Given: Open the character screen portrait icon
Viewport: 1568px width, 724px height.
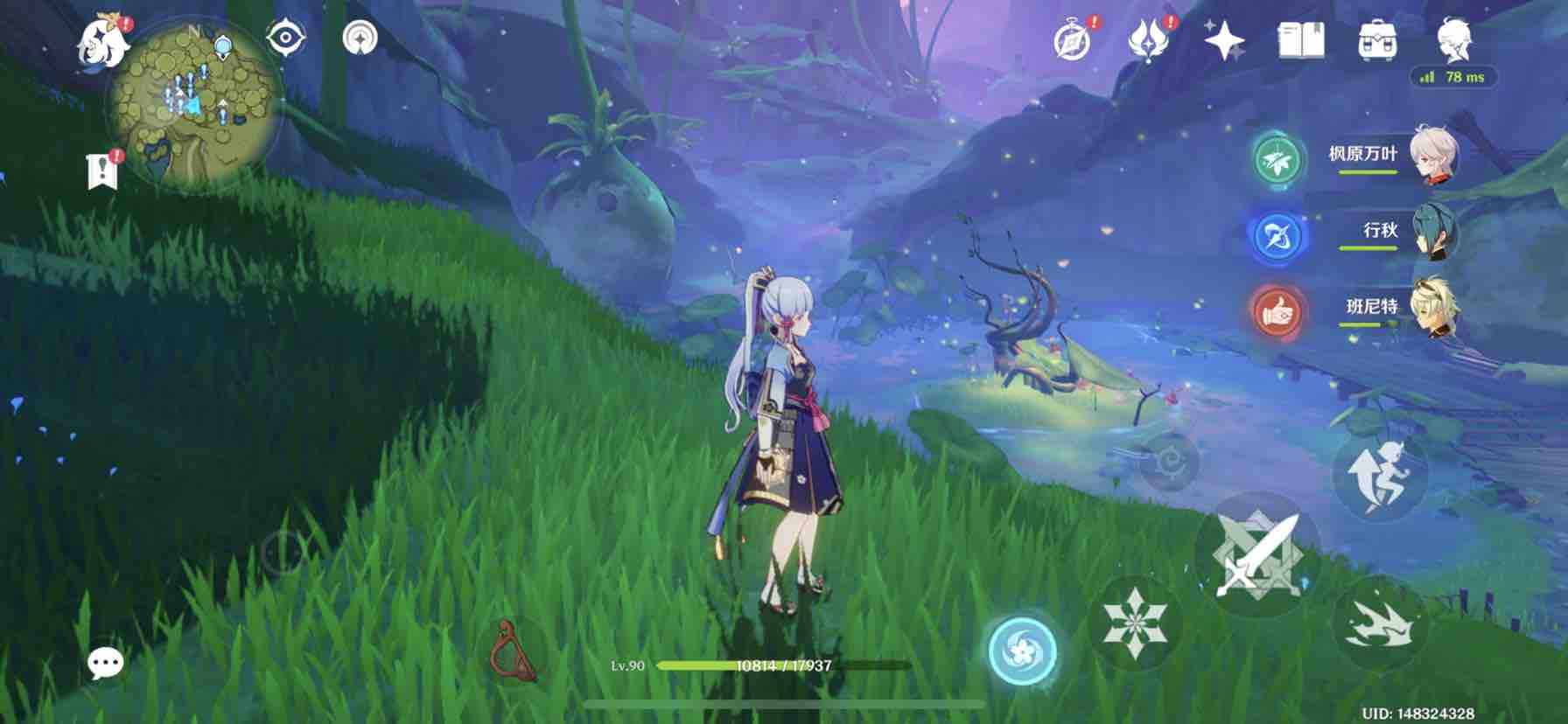Looking at the screenshot, I should pos(1454,39).
